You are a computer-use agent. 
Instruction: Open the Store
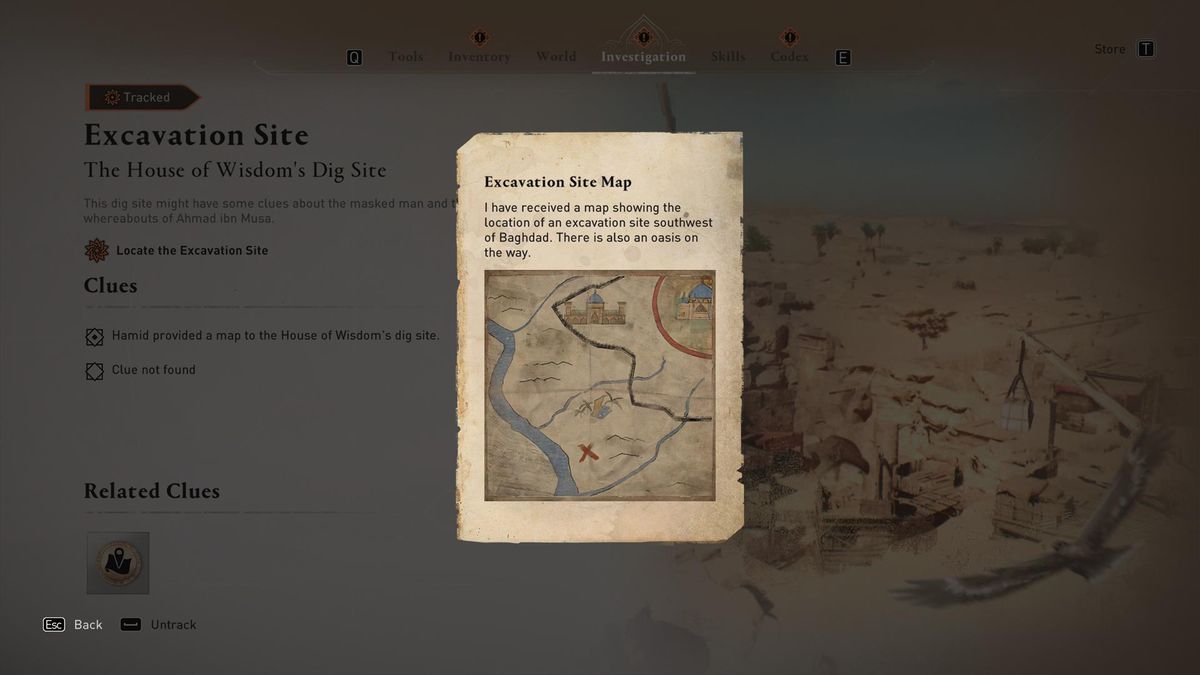point(1110,49)
